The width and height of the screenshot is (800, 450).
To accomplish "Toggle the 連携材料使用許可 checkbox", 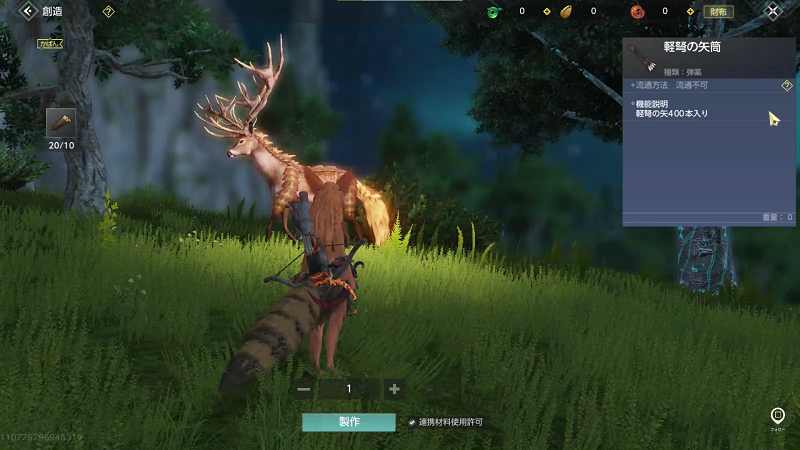I will point(412,422).
